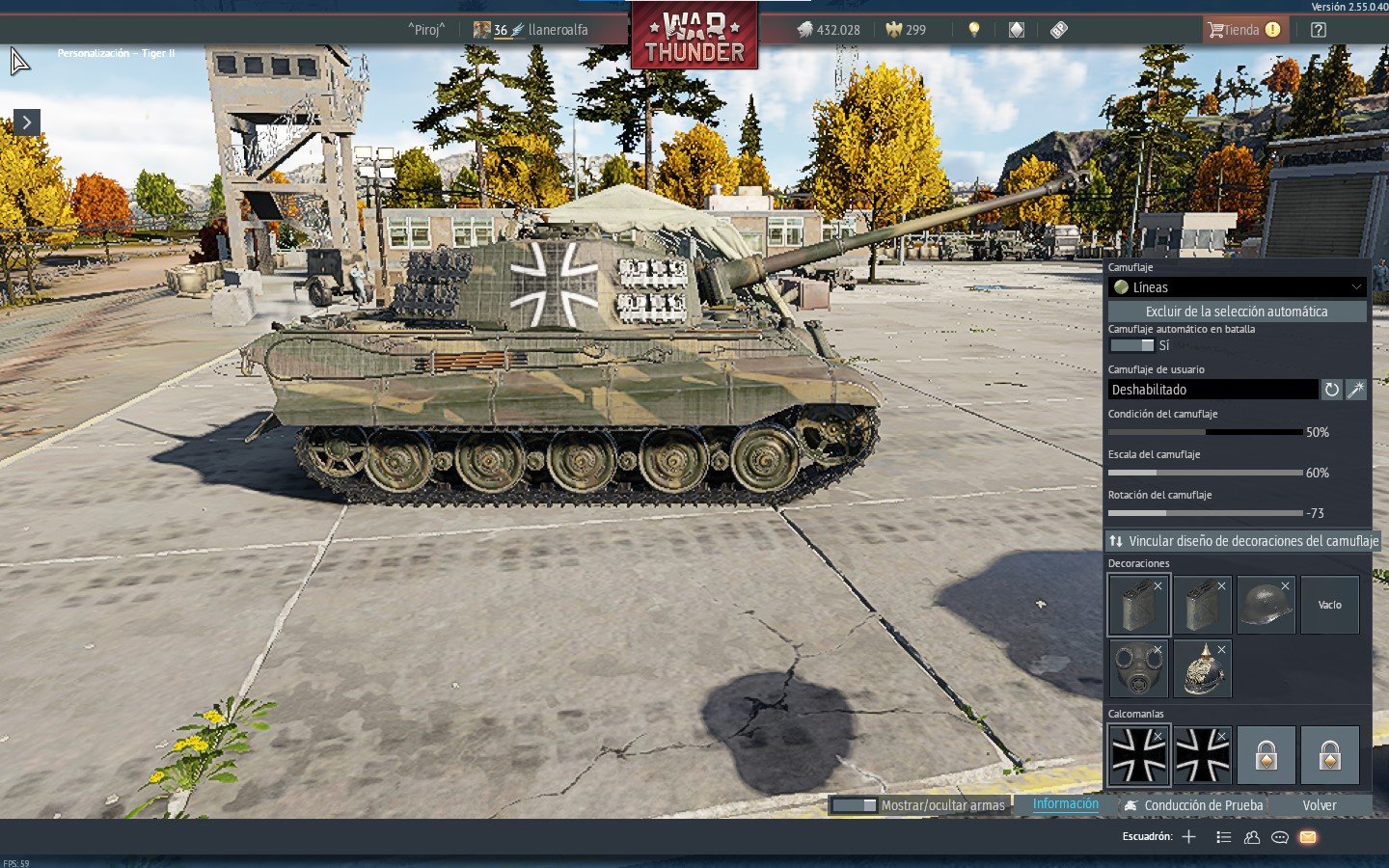Choose the Pickelhaube spiked helmet decoration
Image resolution: width=1389 pixels, height=868 pixels.
click(1202, 668)
